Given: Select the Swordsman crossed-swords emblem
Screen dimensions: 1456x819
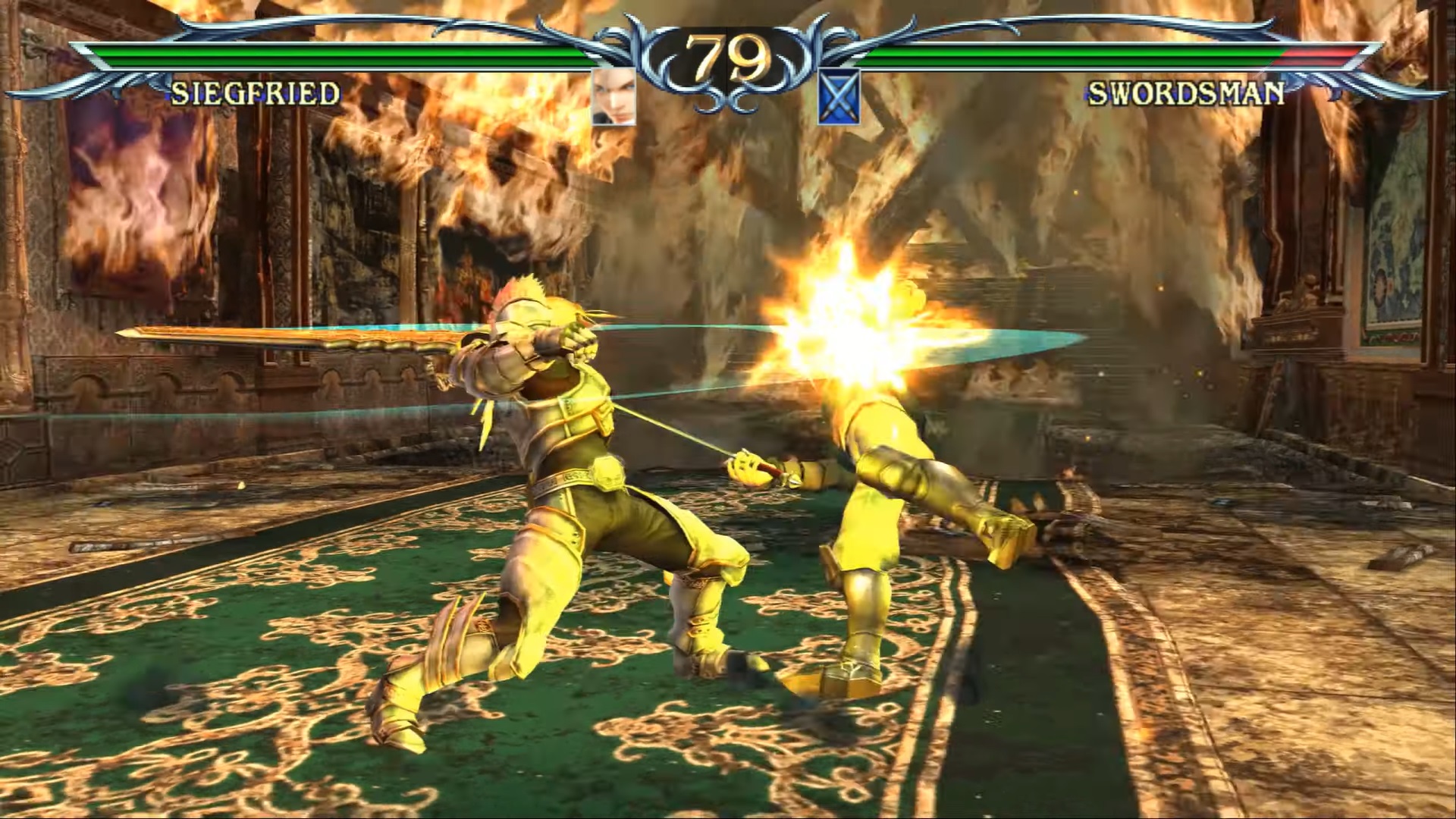Looking at the screenshot, I should (x=839, y=97).
